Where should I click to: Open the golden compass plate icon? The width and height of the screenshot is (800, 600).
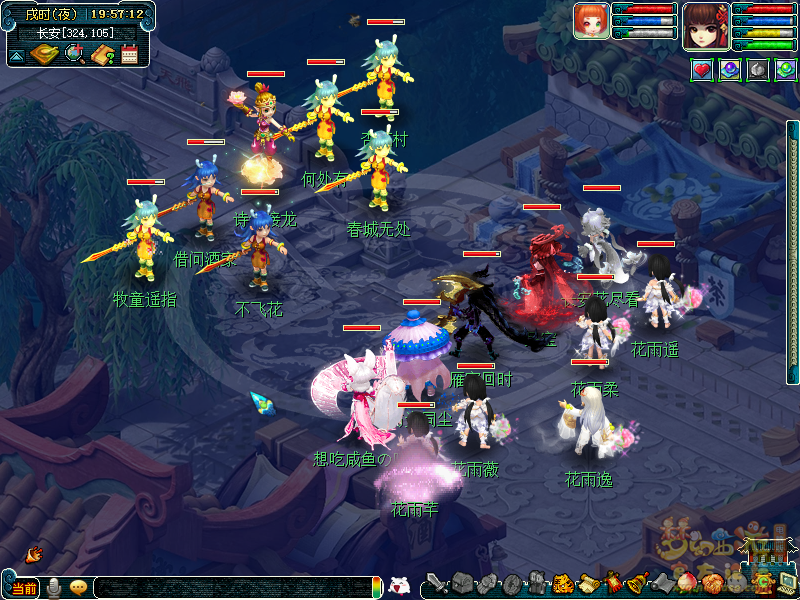[44, 54]
